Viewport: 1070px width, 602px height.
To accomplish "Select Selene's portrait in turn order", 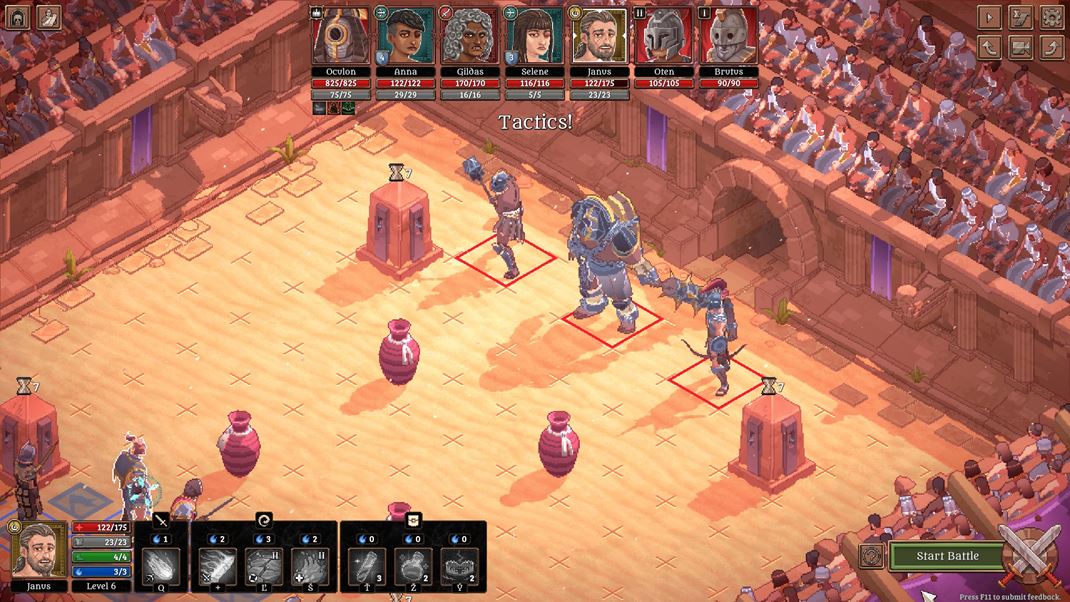I will [535, 37].
